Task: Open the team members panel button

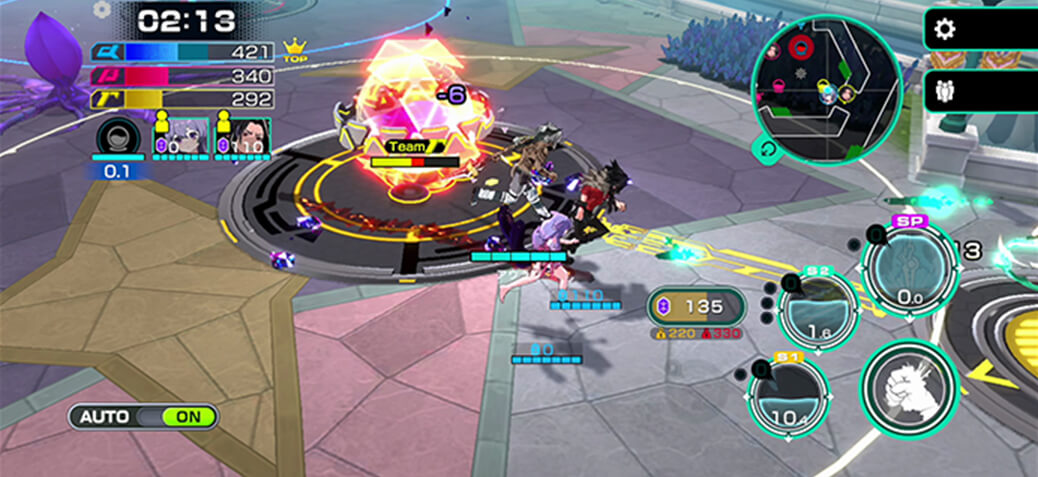Action: click(x=943, y=91)
